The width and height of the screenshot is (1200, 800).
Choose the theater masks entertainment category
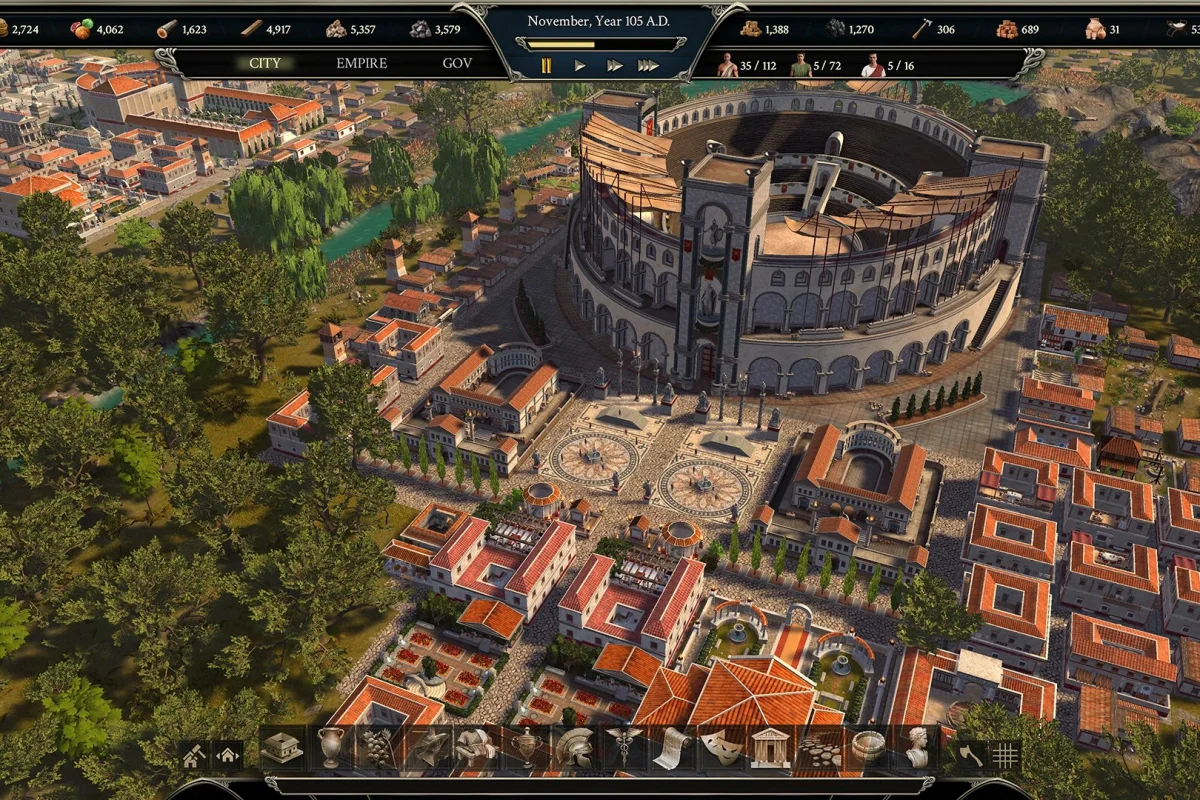pos(721,748)
